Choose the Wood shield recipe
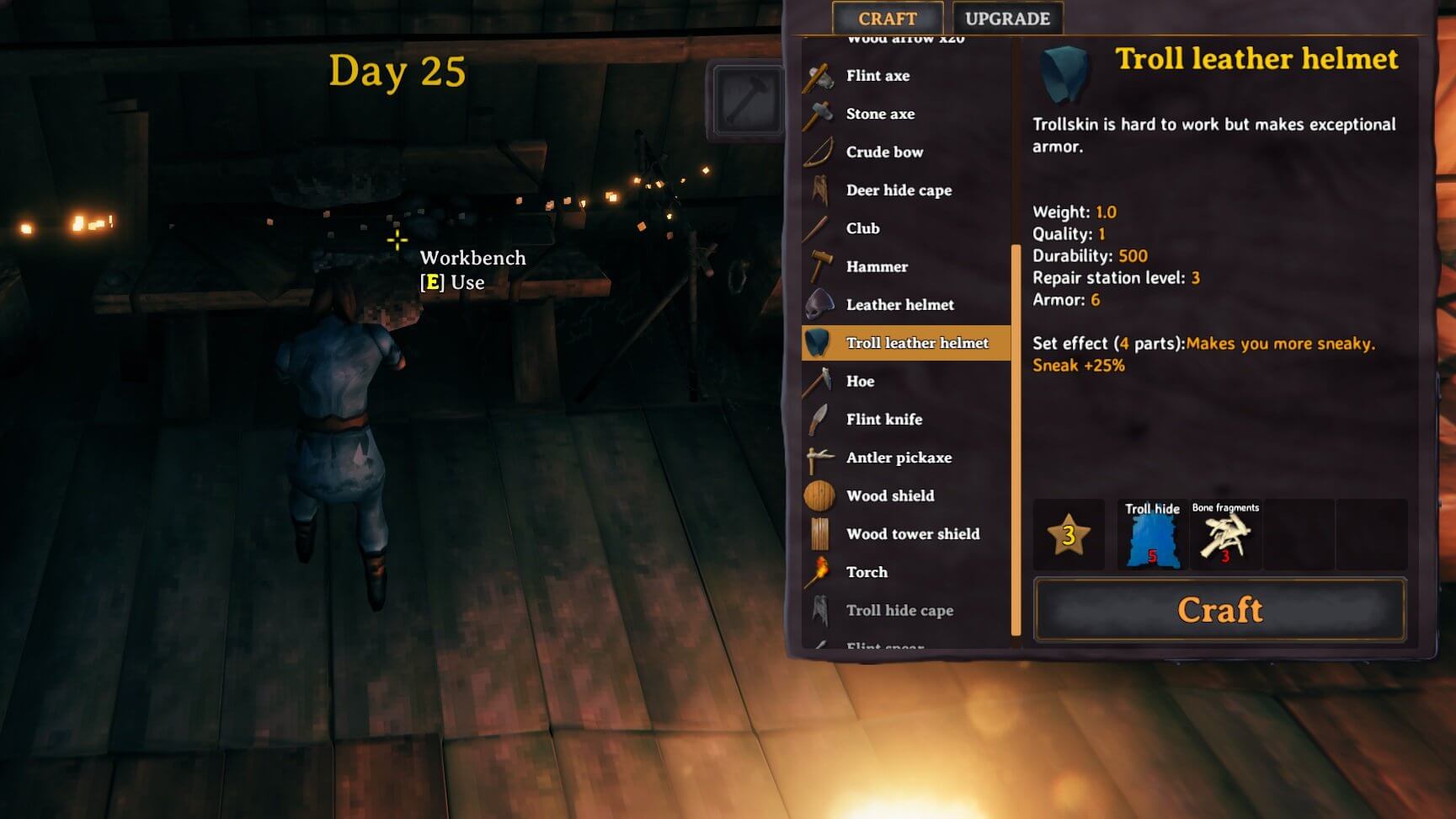This screenshot has height=819, width=1456. (x=889, y=495)
